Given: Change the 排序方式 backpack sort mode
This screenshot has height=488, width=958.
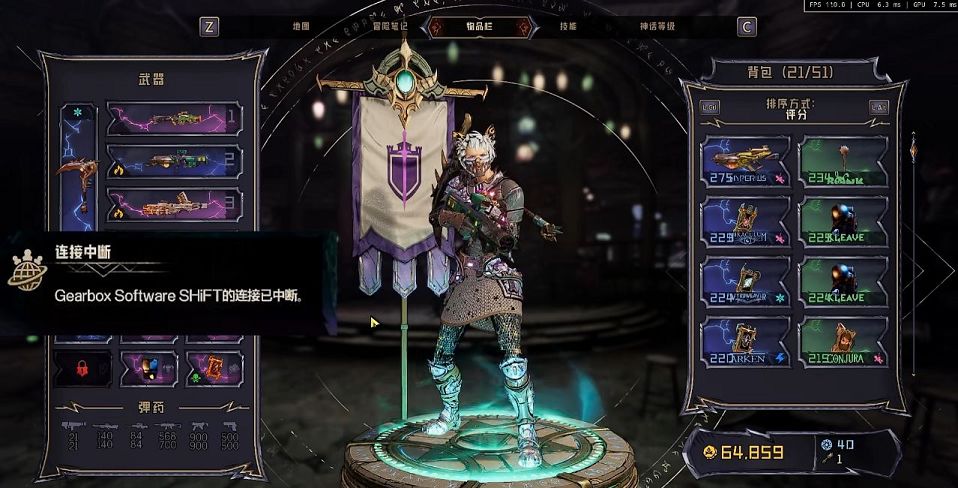Looking at the screenshot, I should pyautogui.click(x=792, y=109).
